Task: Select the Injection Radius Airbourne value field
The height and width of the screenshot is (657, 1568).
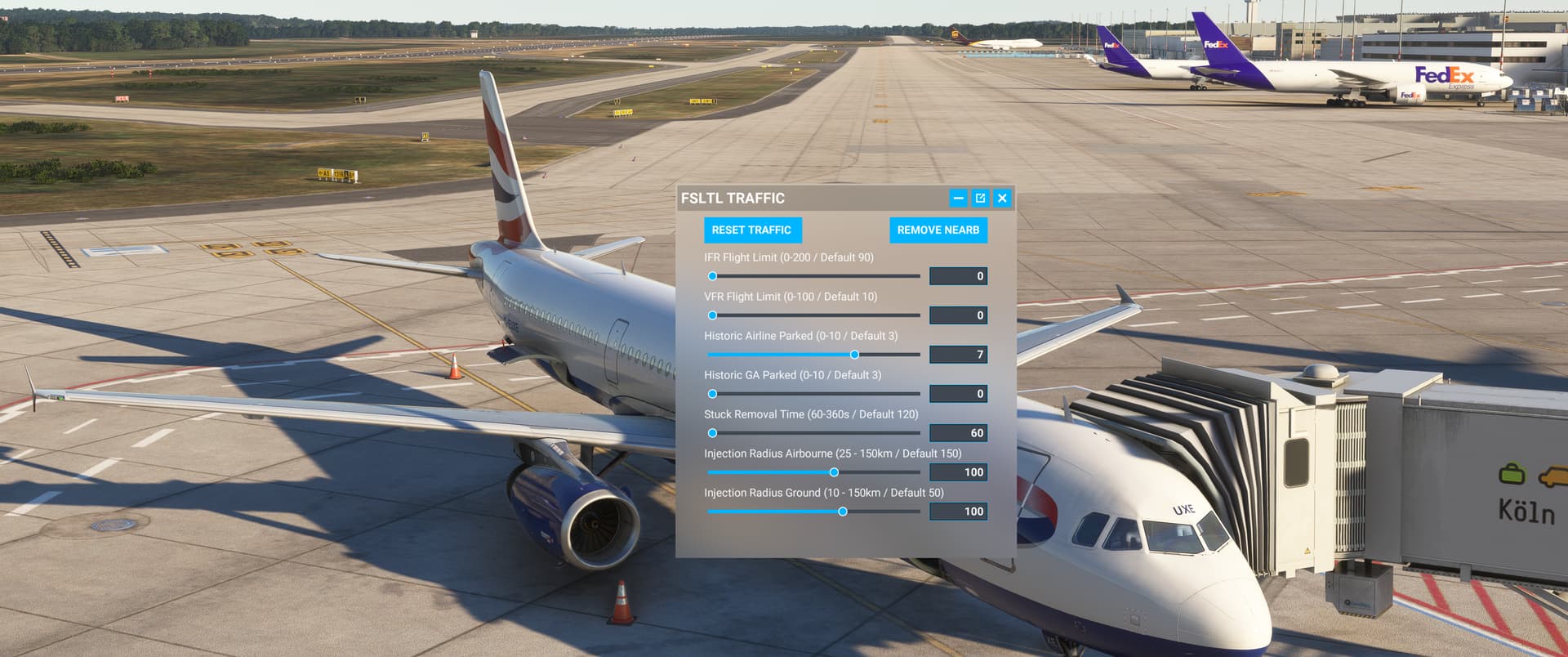Action: point(958,472)
